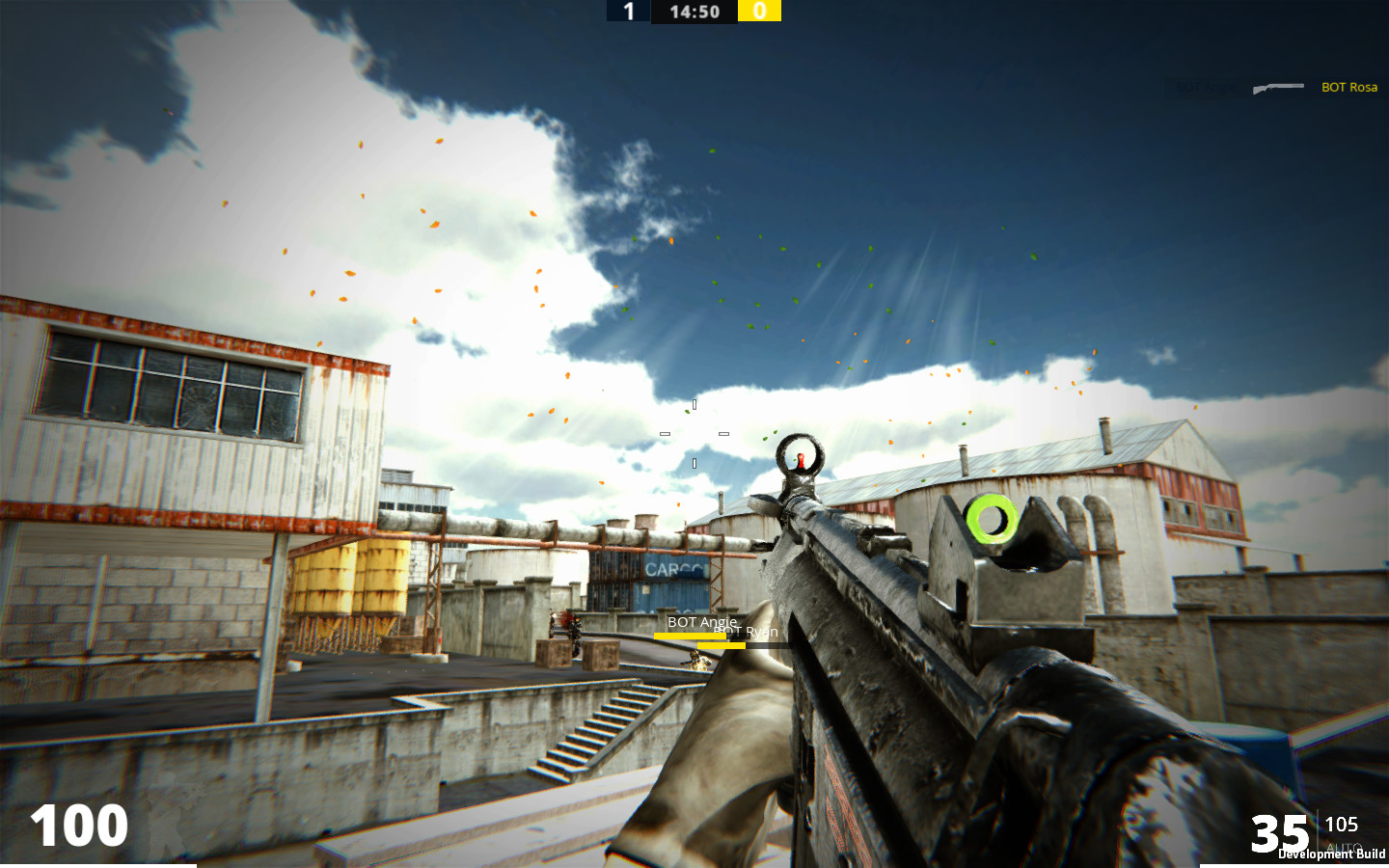Viewport: 1389px width, 868px height.
Task: Click the small ticker mark above the crosshair
Action: coord(693,402)
